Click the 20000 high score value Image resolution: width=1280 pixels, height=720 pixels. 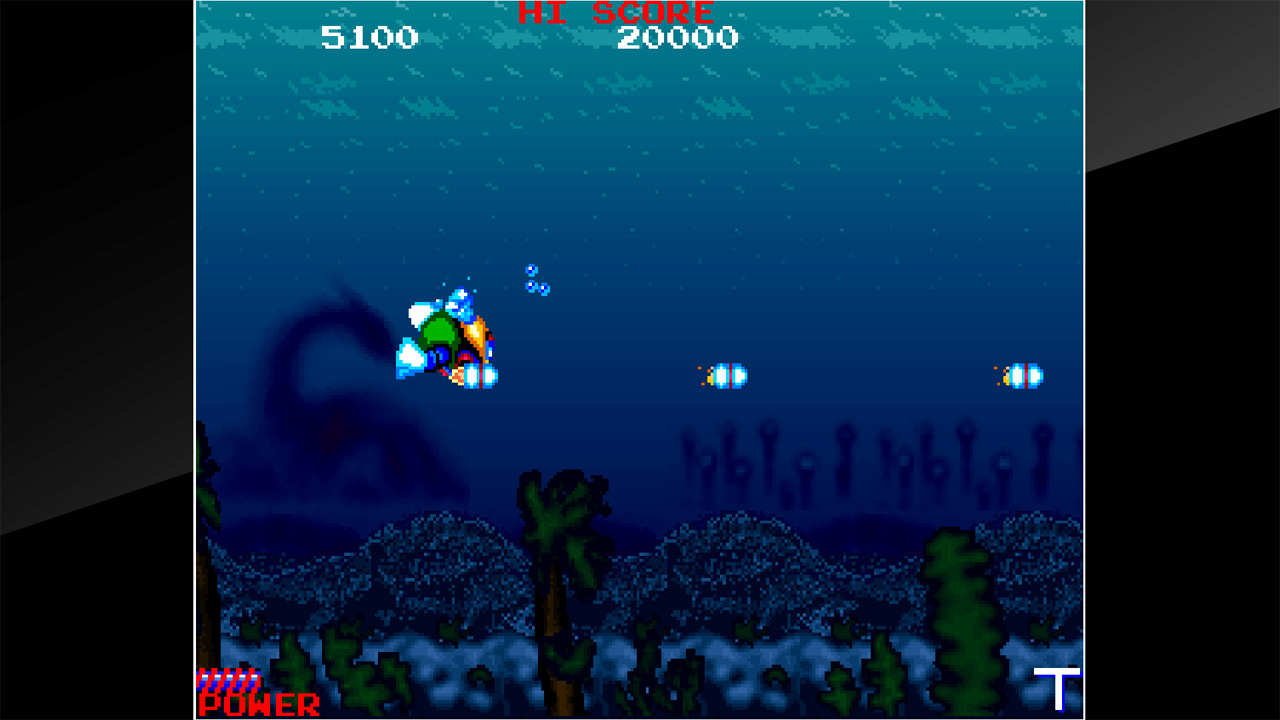677,38
